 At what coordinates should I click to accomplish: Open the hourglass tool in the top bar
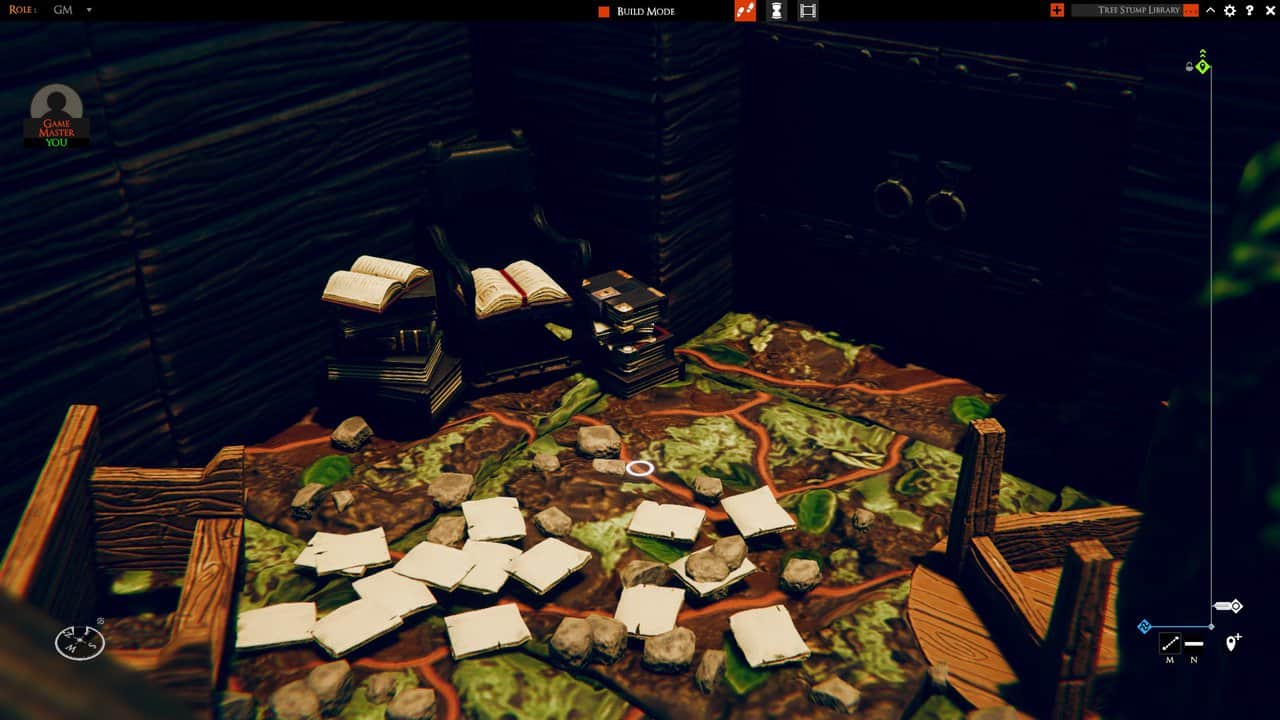pos(776,10)
